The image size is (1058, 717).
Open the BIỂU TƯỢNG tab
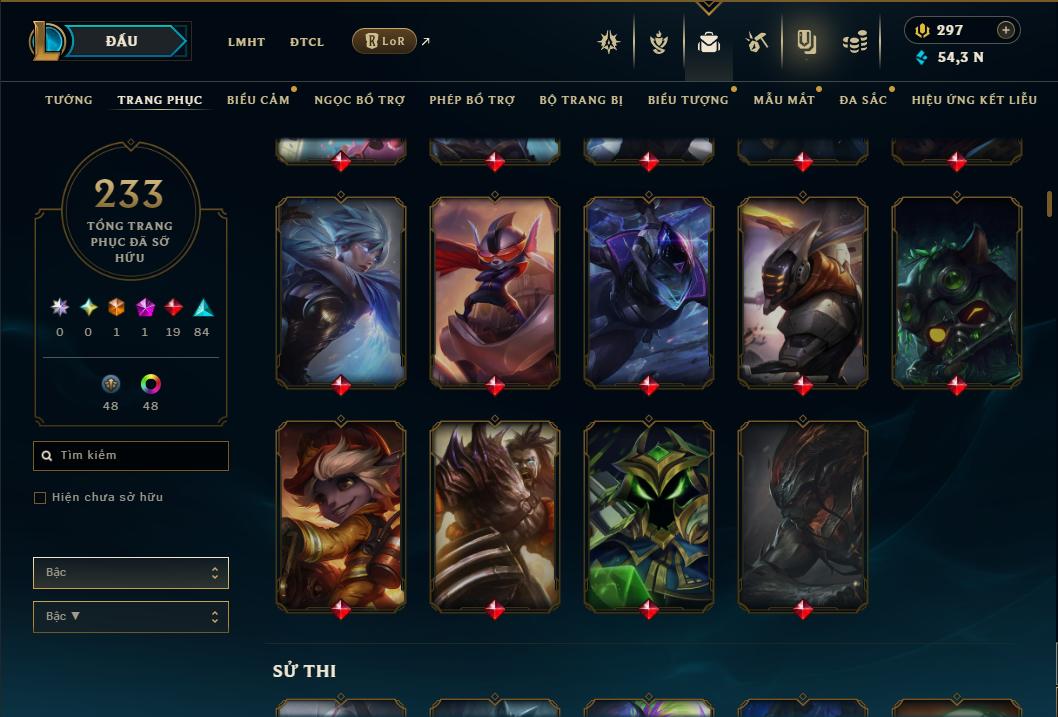tap(688, 100)
